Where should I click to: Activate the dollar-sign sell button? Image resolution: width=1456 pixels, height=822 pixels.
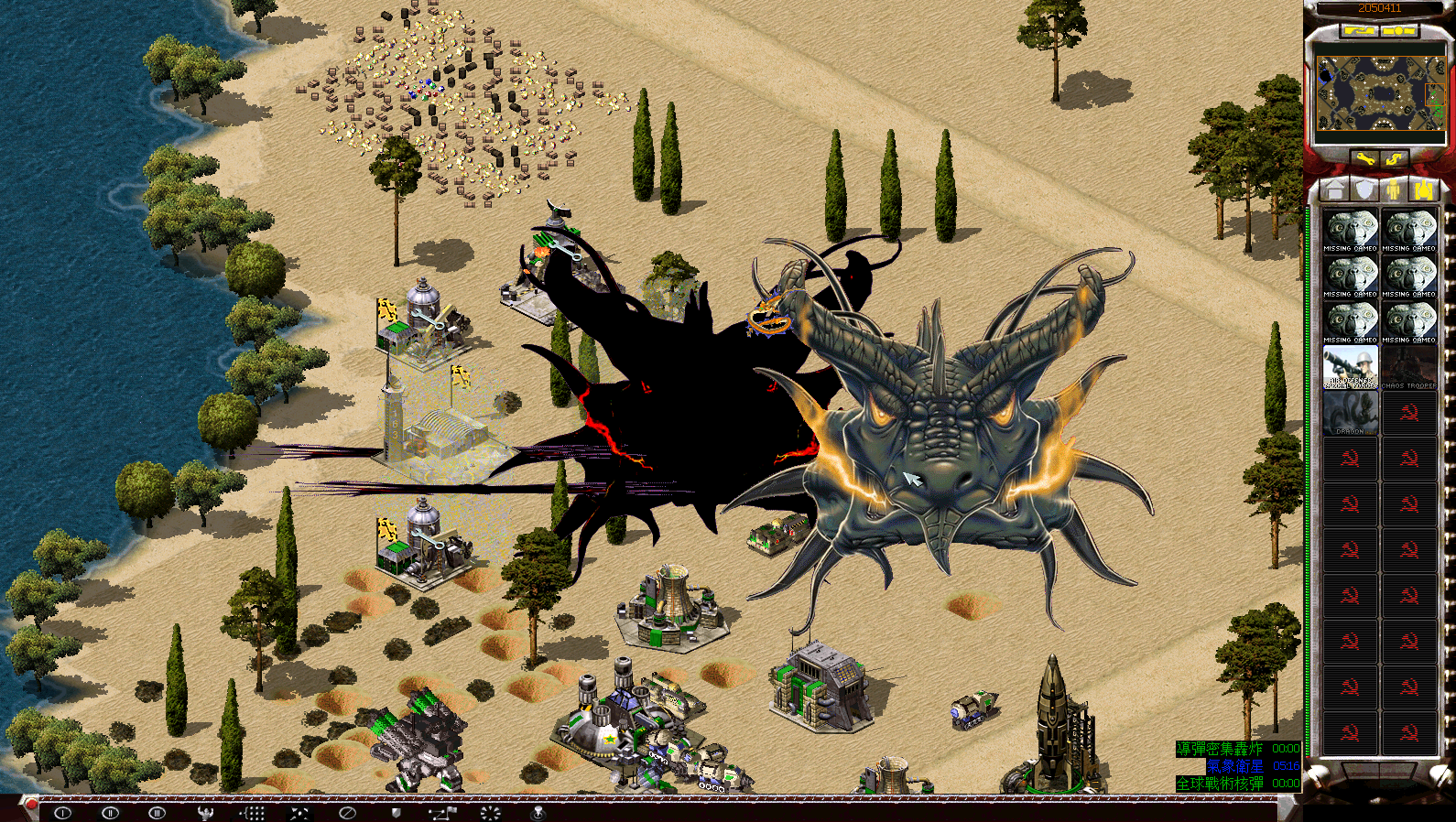tap(1395, 159)
